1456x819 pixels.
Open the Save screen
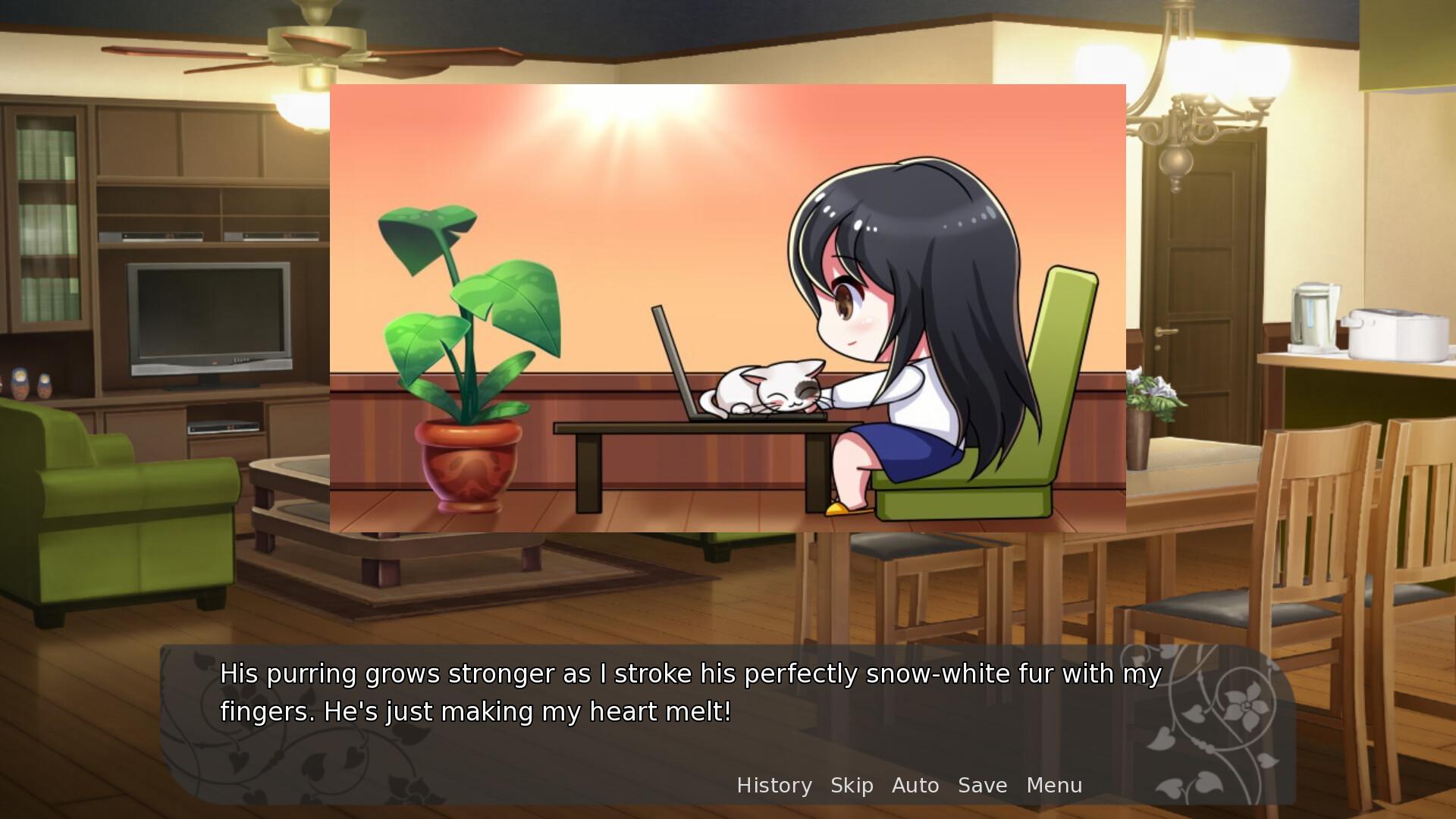pyautogui.click(x=982, y=786)
